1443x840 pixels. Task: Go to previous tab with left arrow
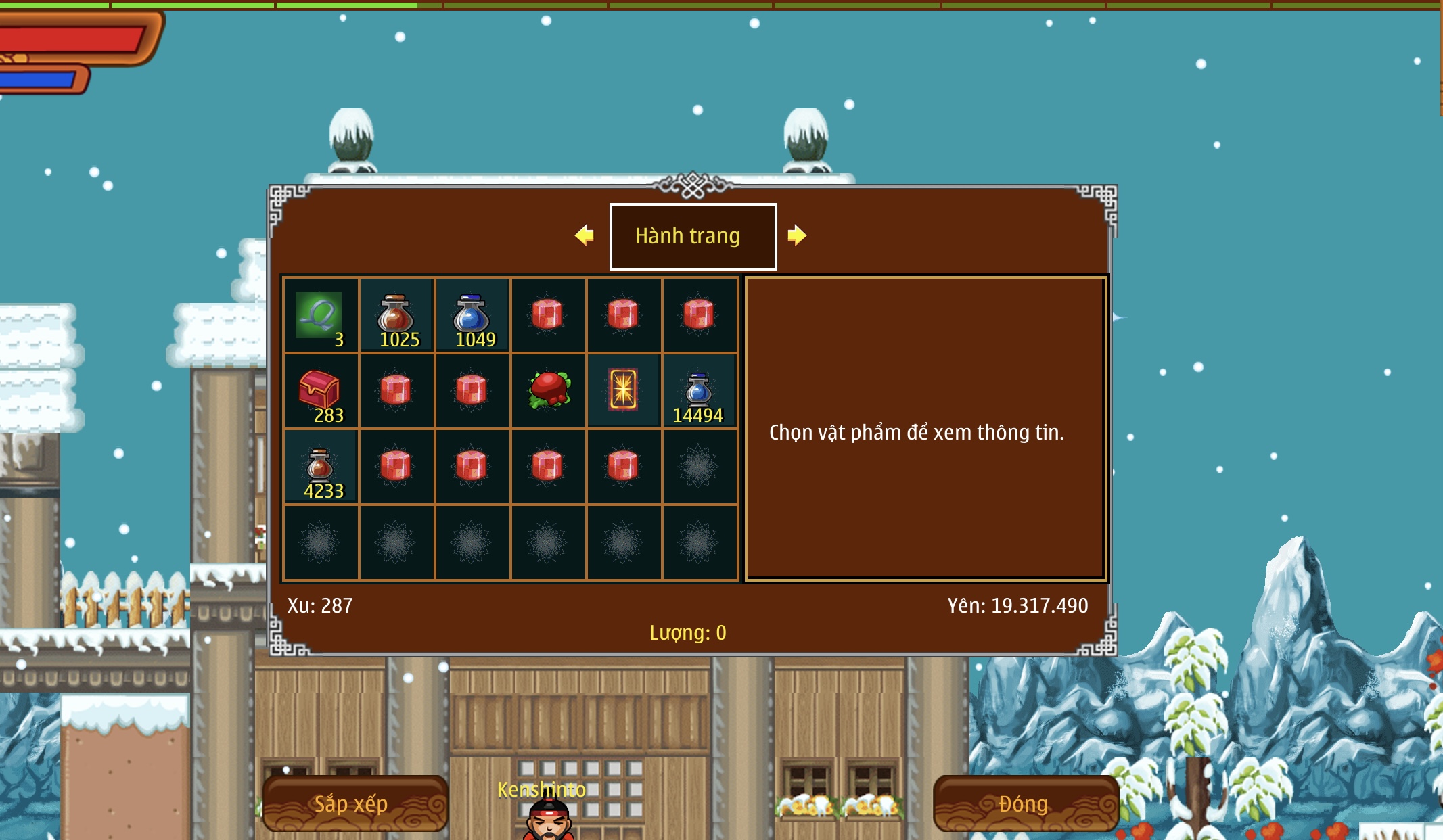585,235
